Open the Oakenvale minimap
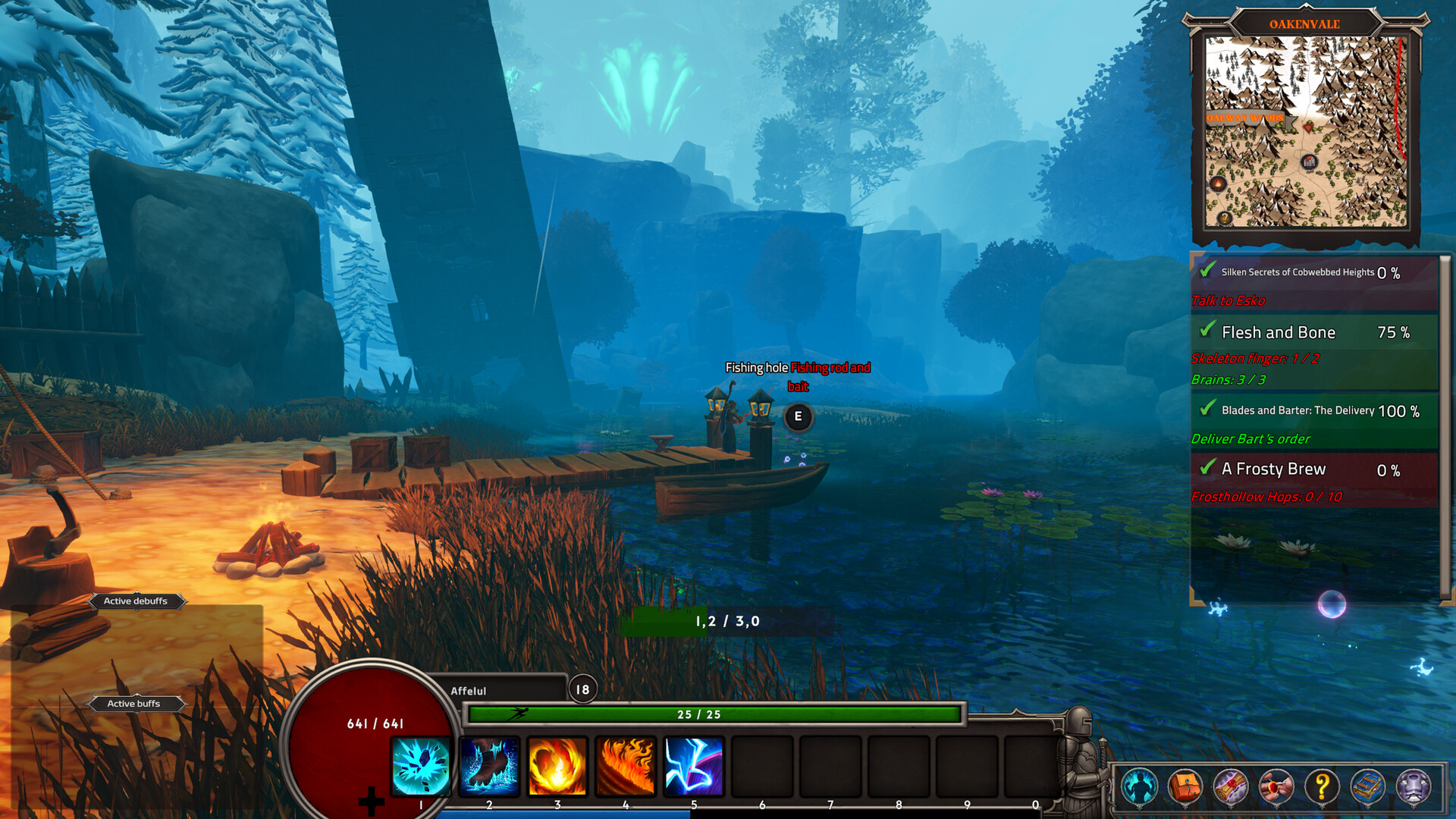 click(x=1306, y=130)
